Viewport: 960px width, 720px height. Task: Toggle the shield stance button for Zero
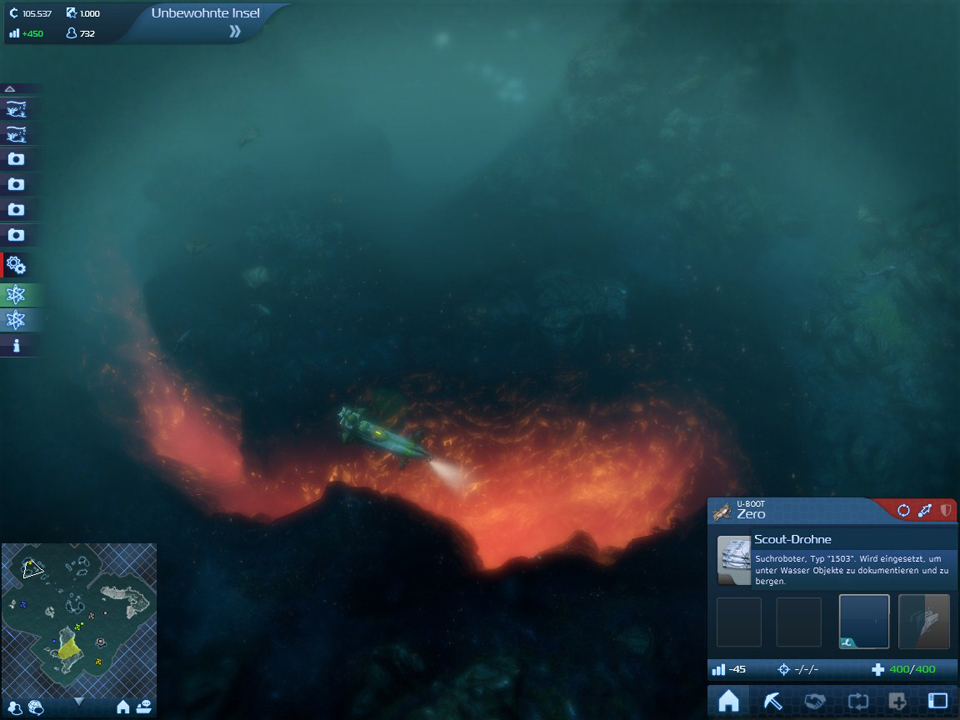click(x=945, y=511)
